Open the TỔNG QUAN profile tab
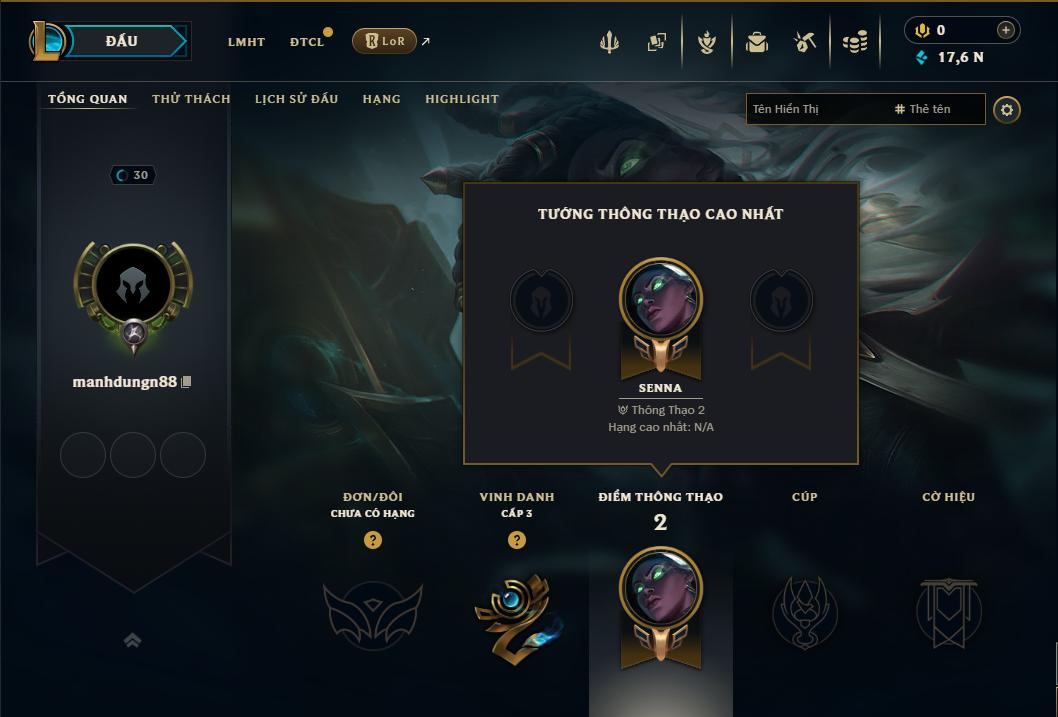Viewport: 1058px width, 717px height. point(88,99)
